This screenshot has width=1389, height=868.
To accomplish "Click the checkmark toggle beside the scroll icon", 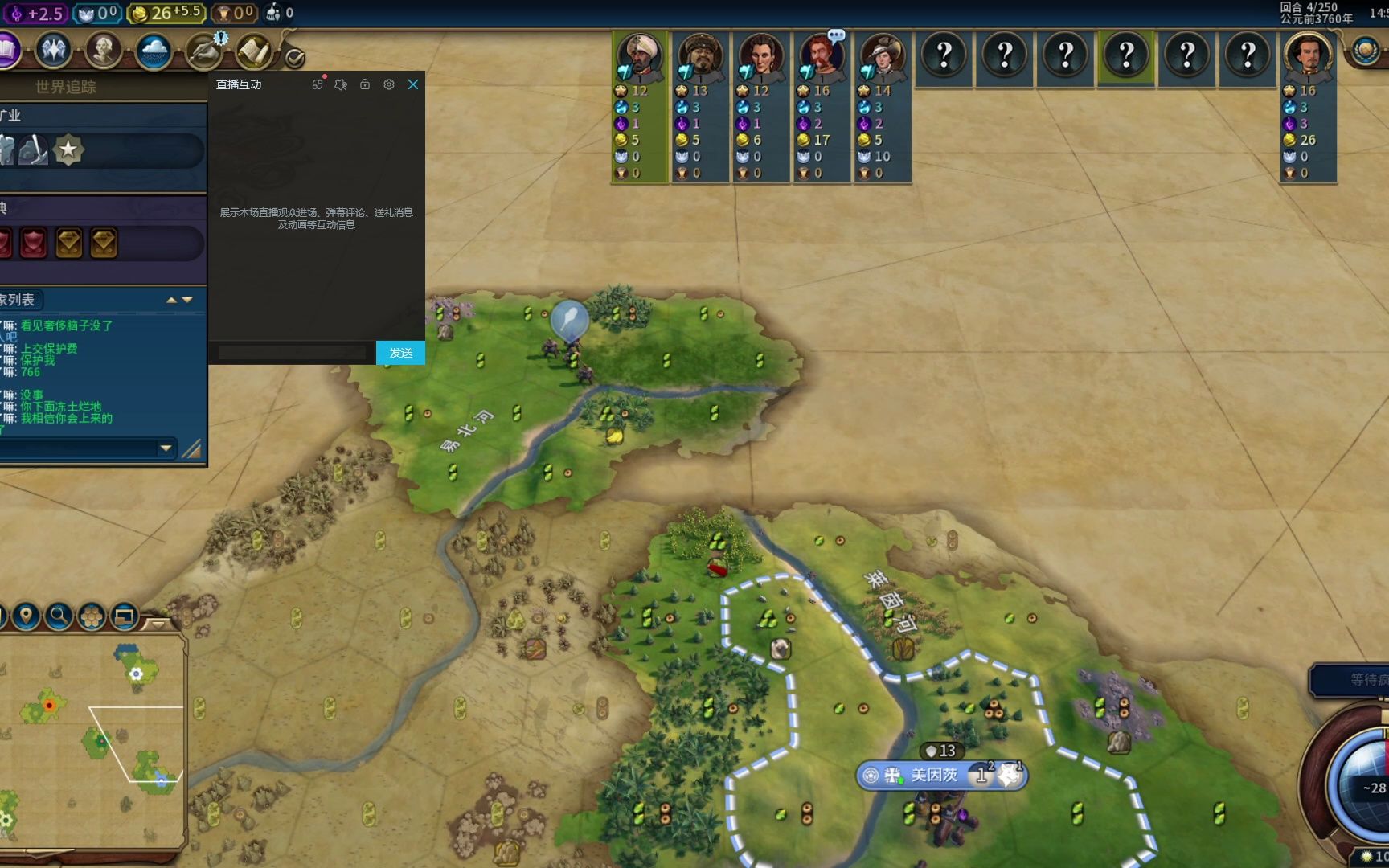I will (x=295, y=58).
